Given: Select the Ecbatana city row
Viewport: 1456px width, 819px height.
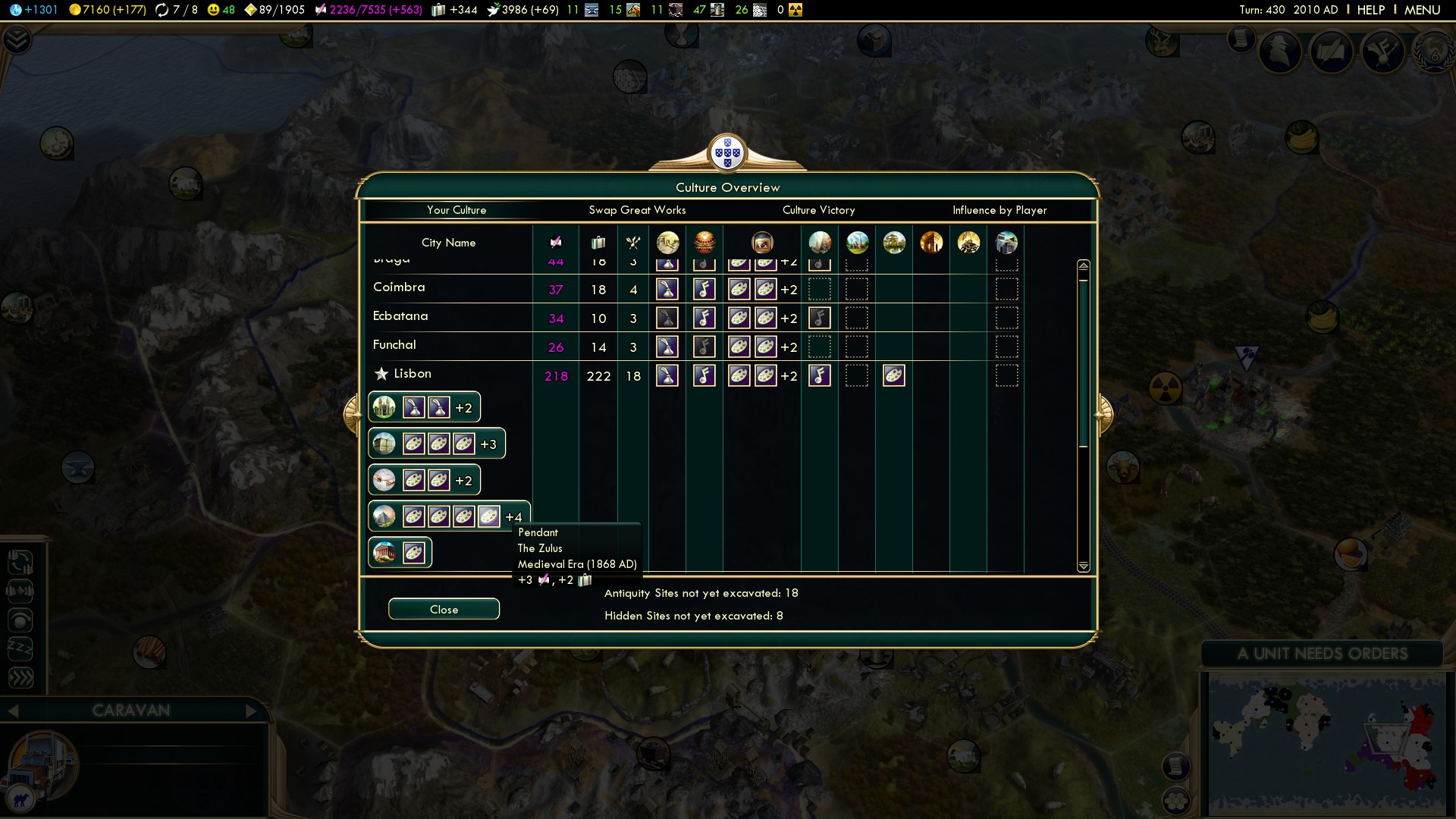Looking at the screenshot, I should click(400, 316).
